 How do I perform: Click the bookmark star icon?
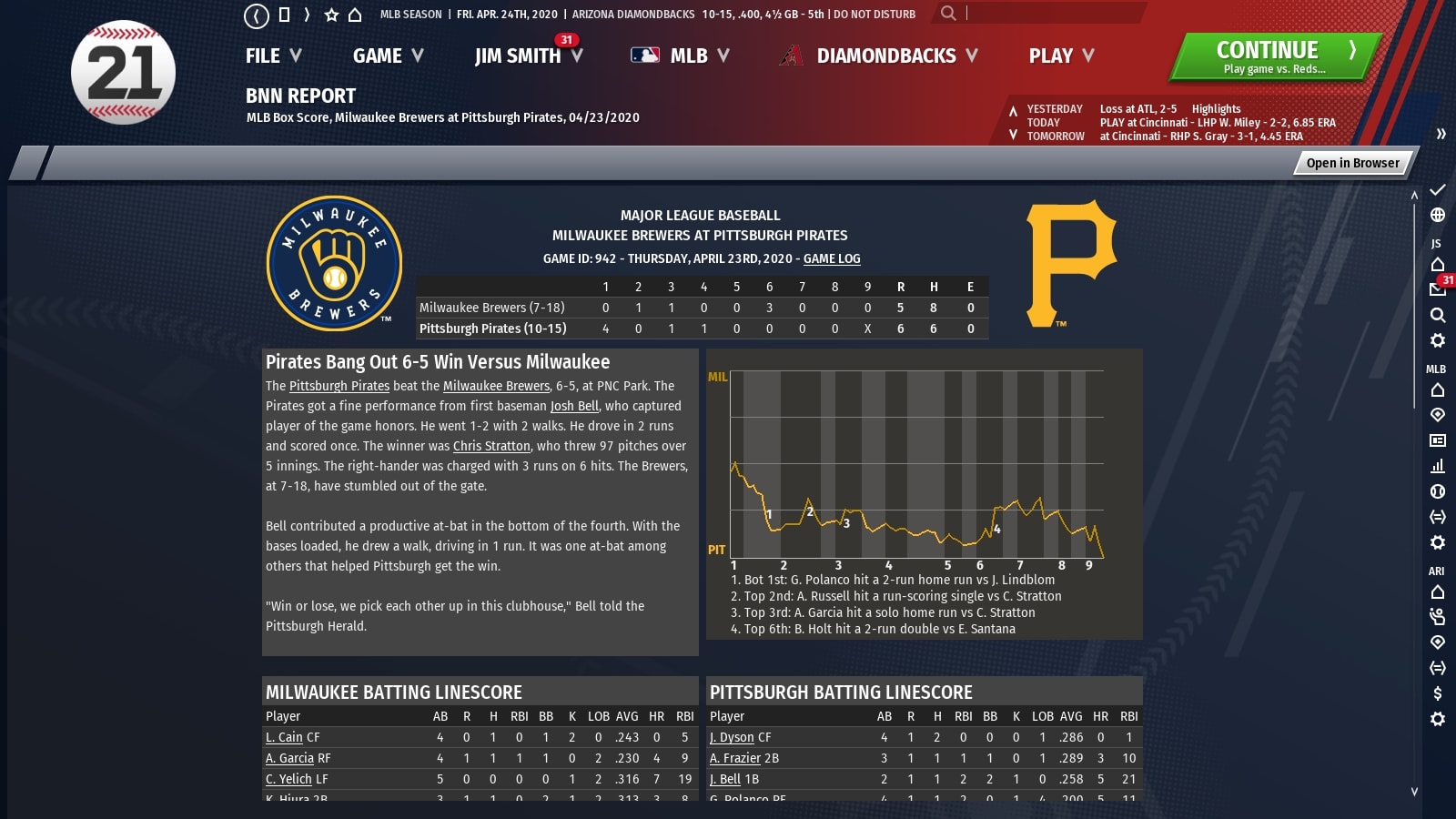(331, 15)
